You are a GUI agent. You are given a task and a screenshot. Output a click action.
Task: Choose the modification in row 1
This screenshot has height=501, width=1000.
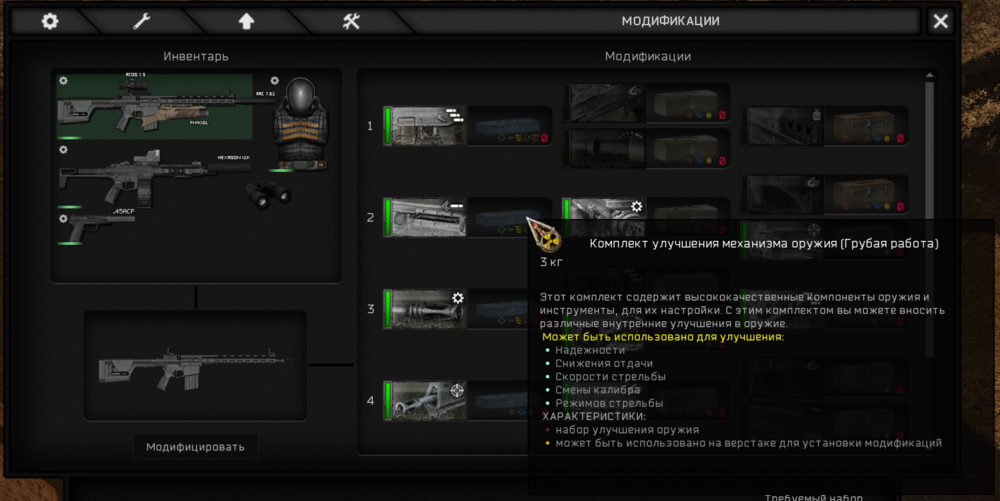coord(426,126)
